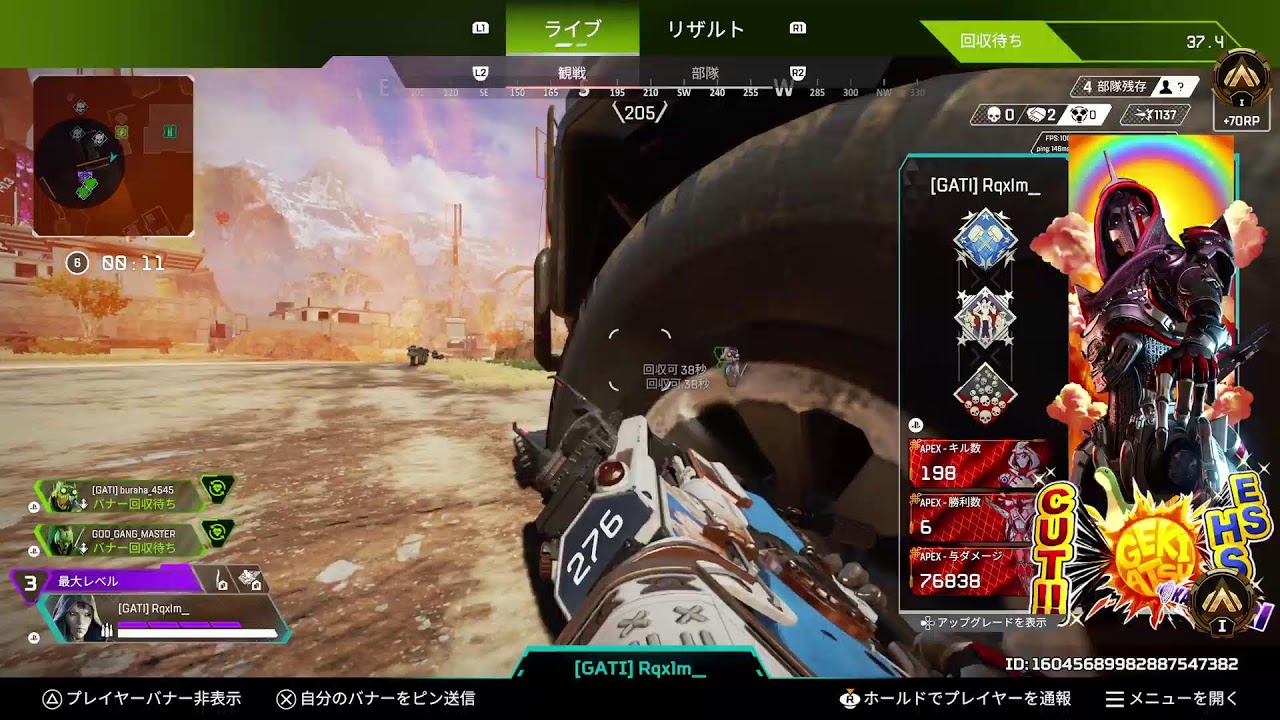Image resolution: width=1280 pixels, height=720 pixels.
Task: Select the 観戦 sub-tab
Action: click(x=571, y=73)
